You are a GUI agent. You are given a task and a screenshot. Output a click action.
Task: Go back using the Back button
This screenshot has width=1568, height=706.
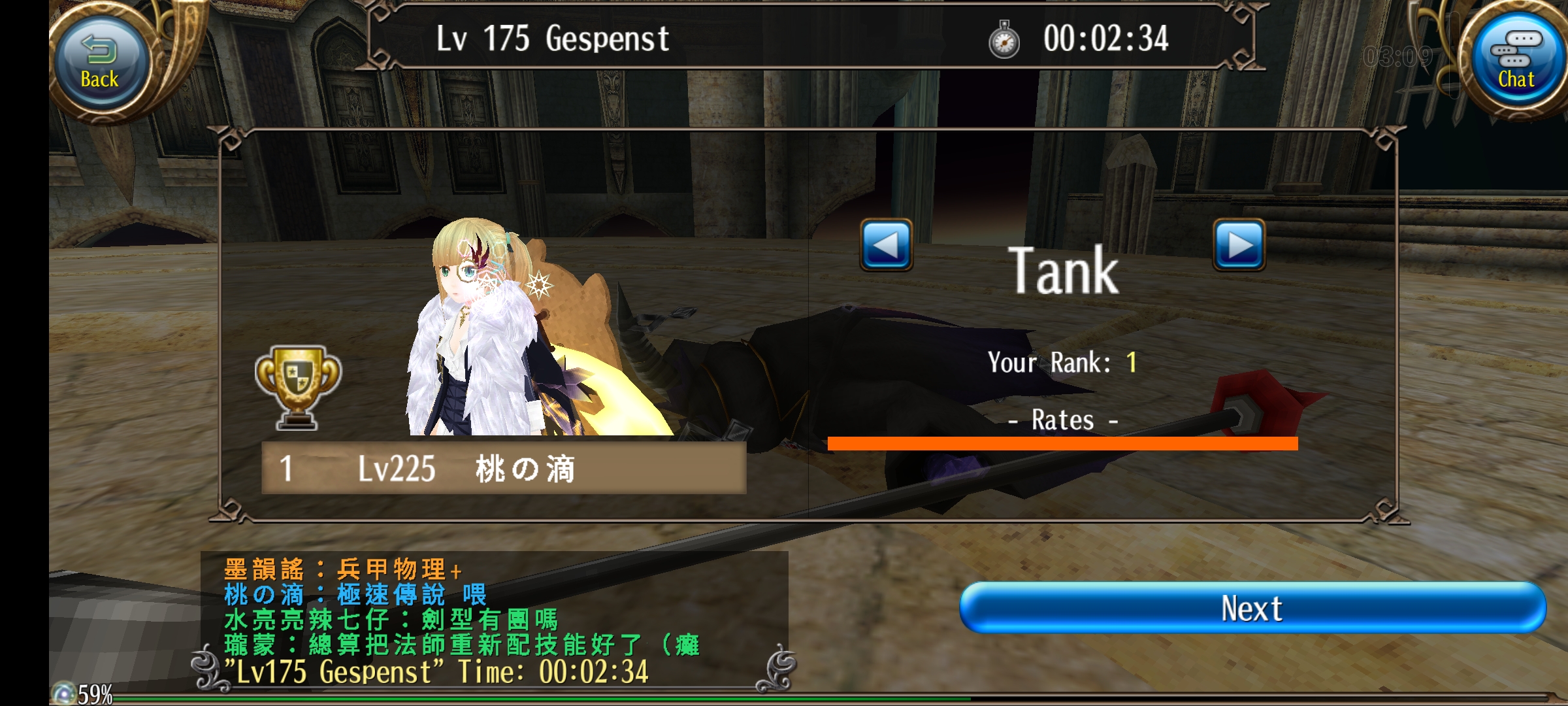100,63
